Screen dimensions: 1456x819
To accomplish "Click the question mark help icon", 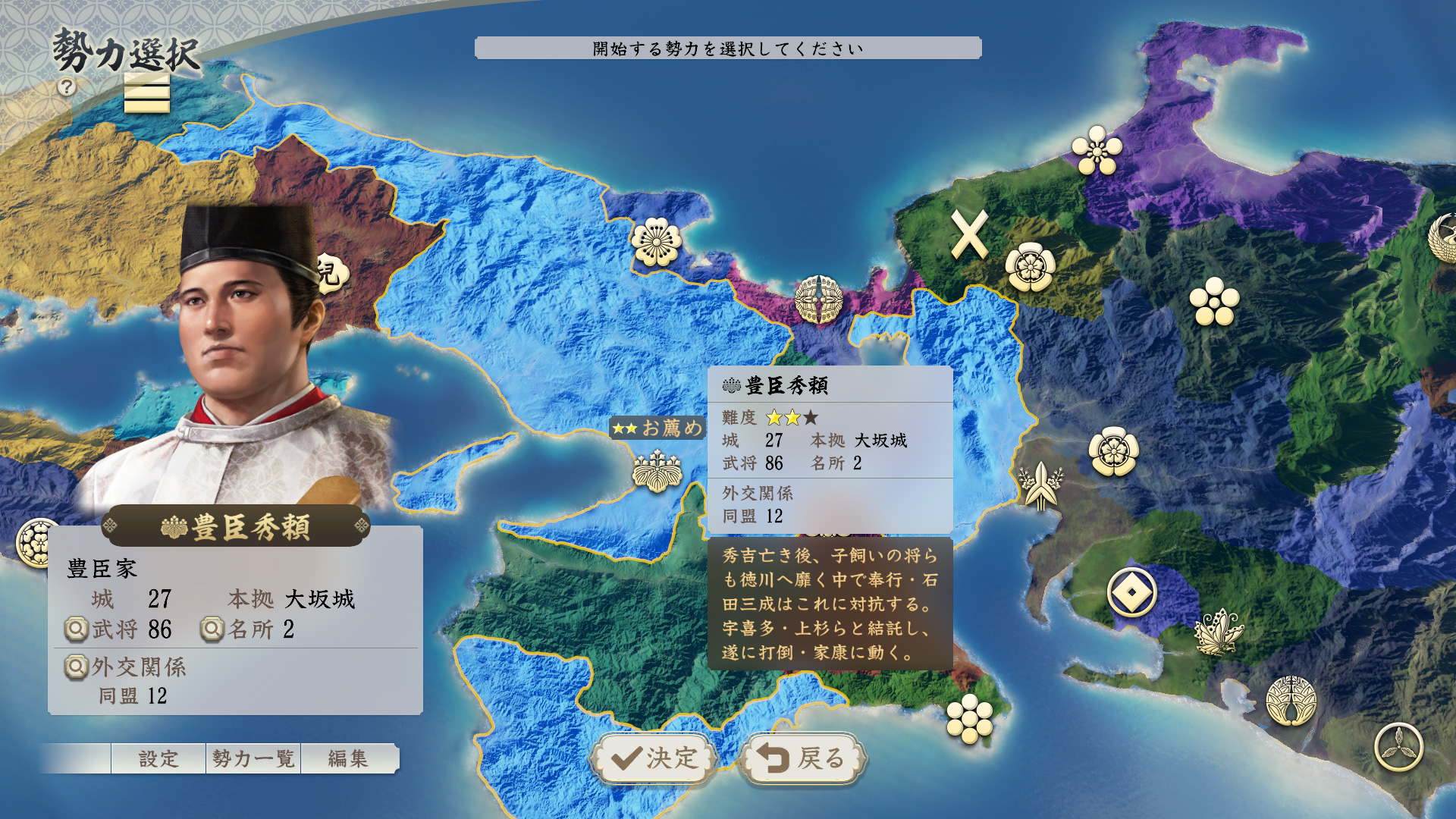I will tap(67, 87).
